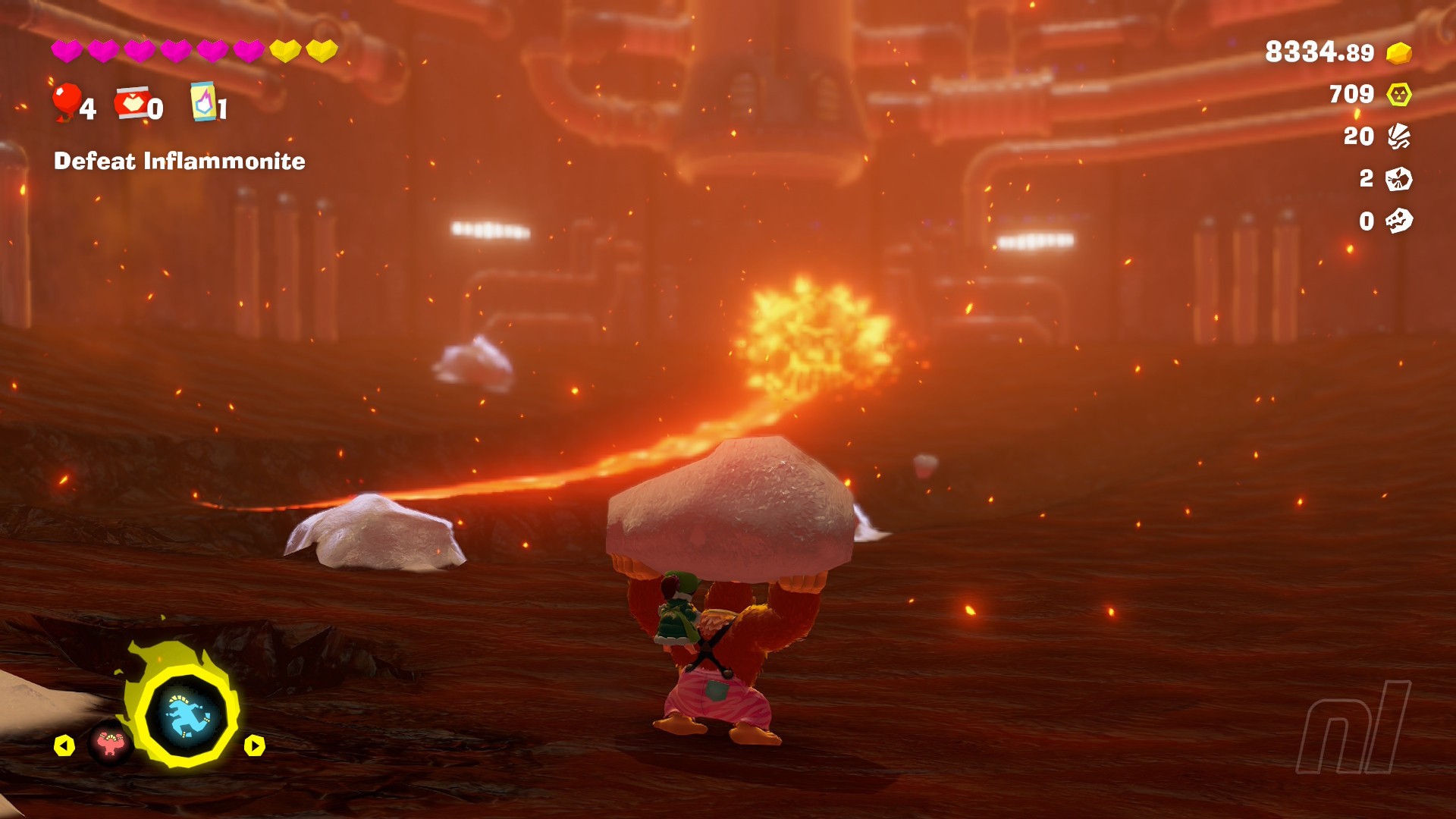Click the left yellow transformation arrow
The height and width of the screenshot is (819, 1456).
click(64, 746)
